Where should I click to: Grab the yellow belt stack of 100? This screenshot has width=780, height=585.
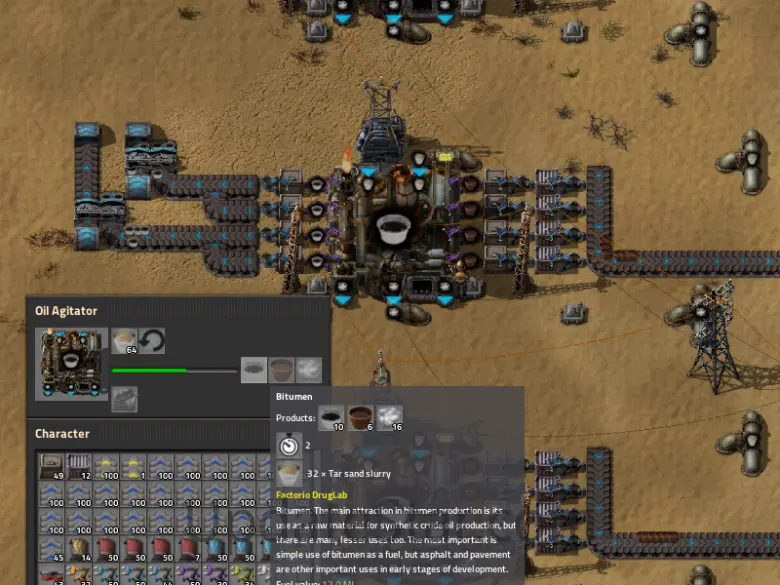pos(107,467)
